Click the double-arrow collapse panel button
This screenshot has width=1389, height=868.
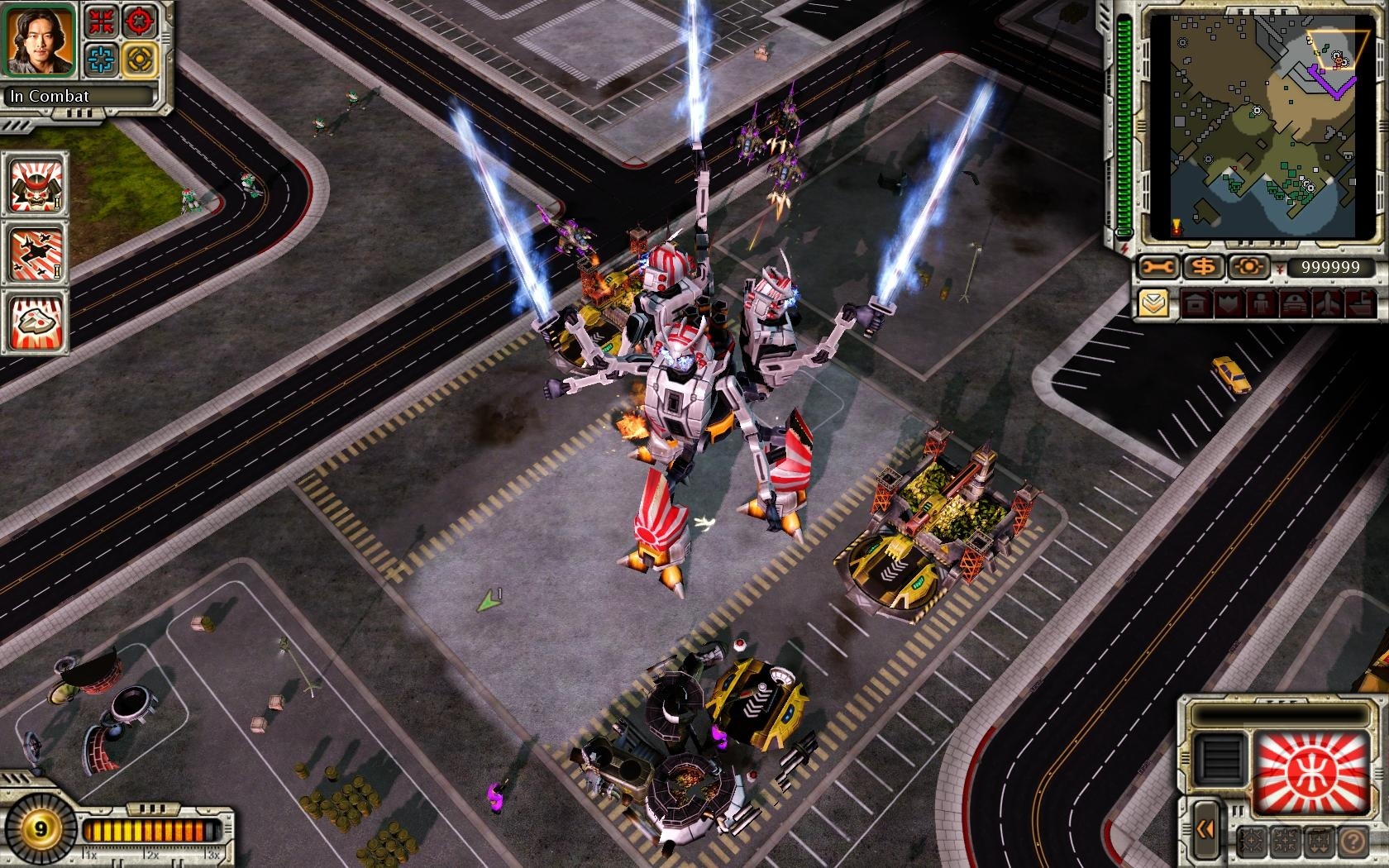pos(1205,828)
